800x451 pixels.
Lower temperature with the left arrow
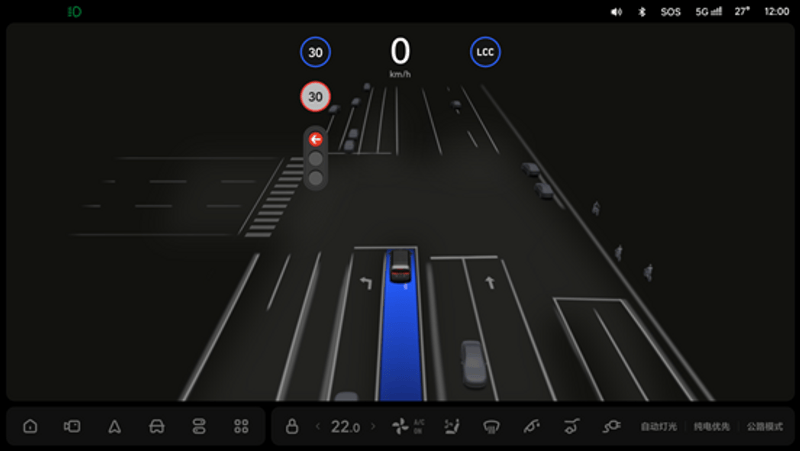(318, 426)
